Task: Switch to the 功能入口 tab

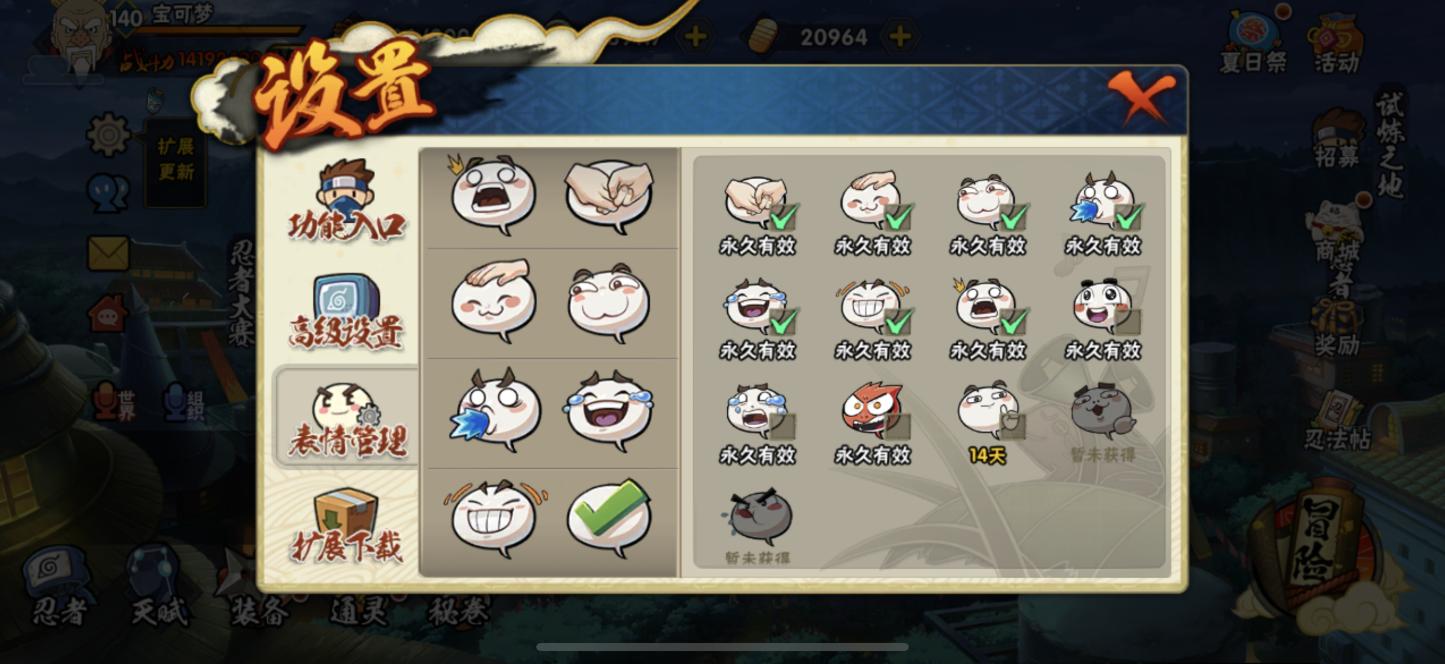Action: tap(346, 200)
